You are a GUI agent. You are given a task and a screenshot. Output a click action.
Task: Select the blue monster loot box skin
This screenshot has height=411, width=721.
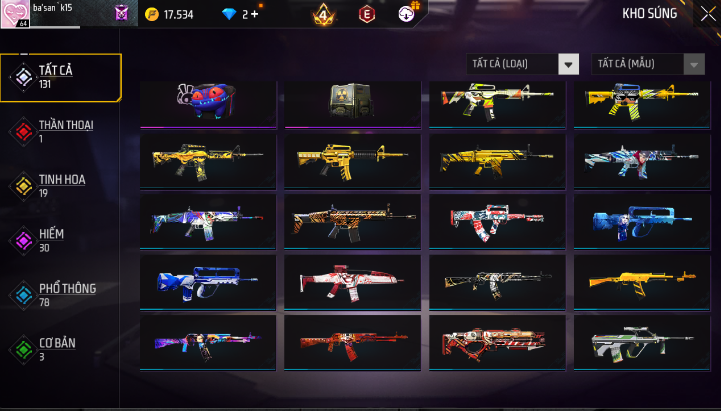click(x=208, y=101)
